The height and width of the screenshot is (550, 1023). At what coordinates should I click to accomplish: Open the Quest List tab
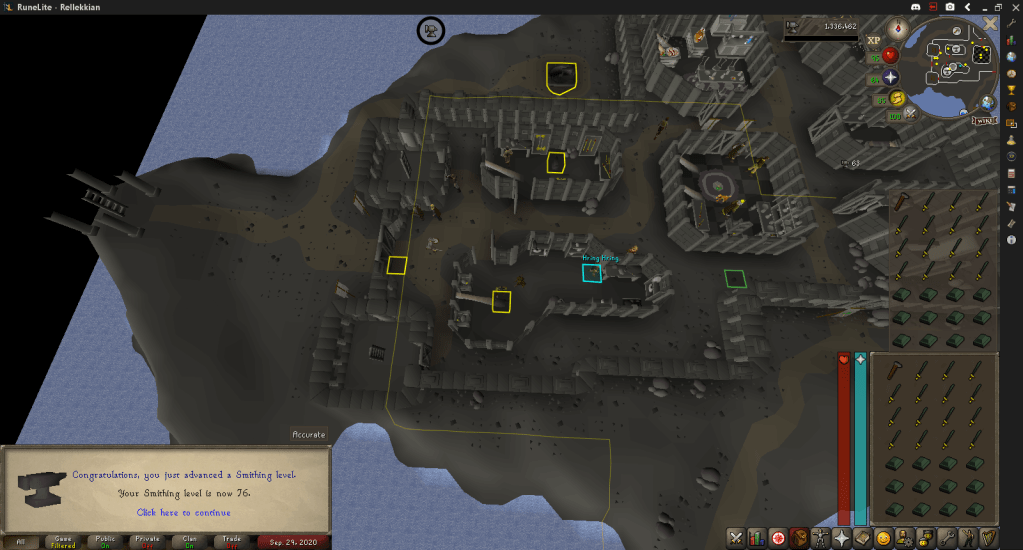(x=779, y=538)
